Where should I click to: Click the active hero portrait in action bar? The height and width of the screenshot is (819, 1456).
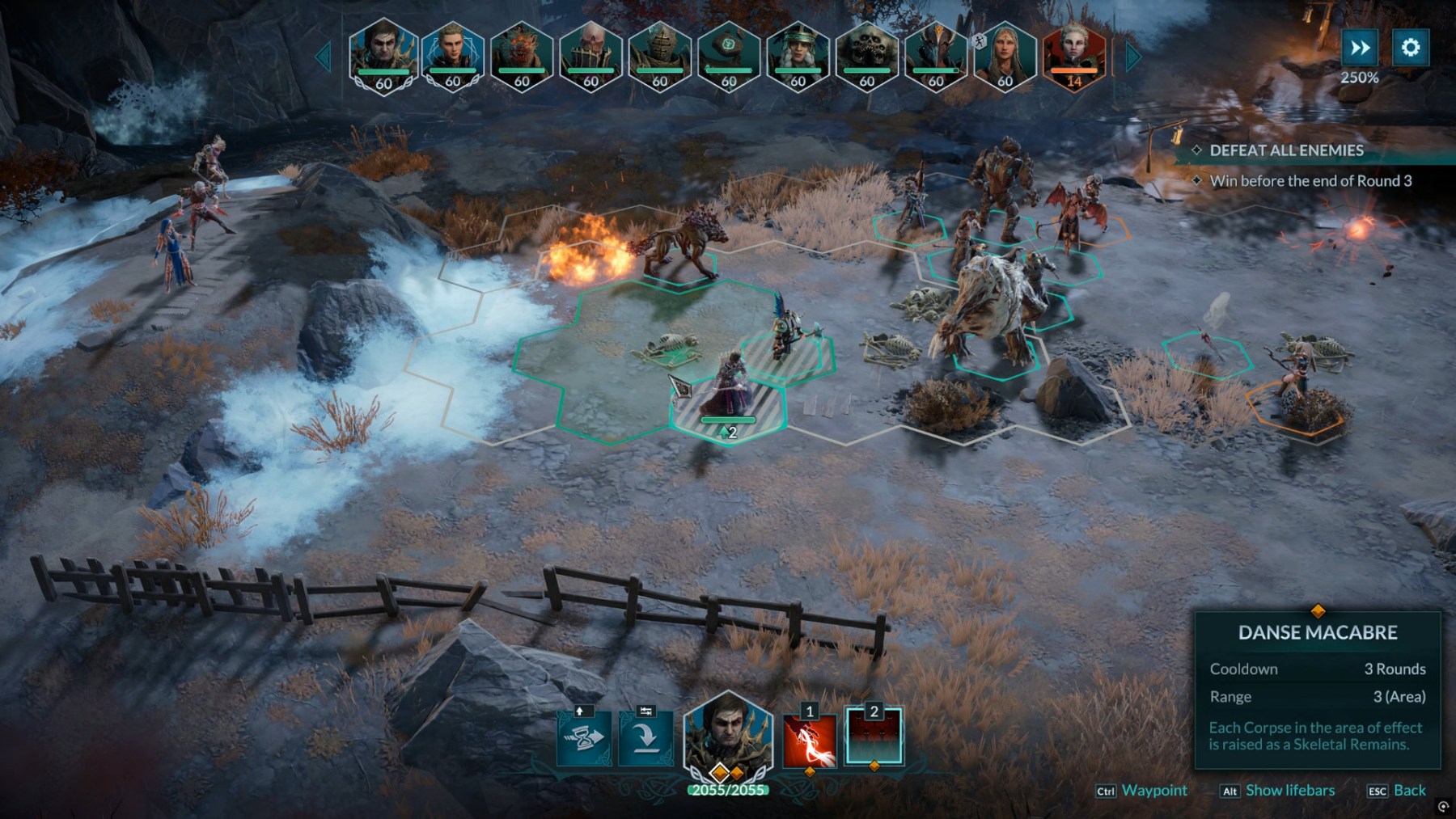coord(727,734)
